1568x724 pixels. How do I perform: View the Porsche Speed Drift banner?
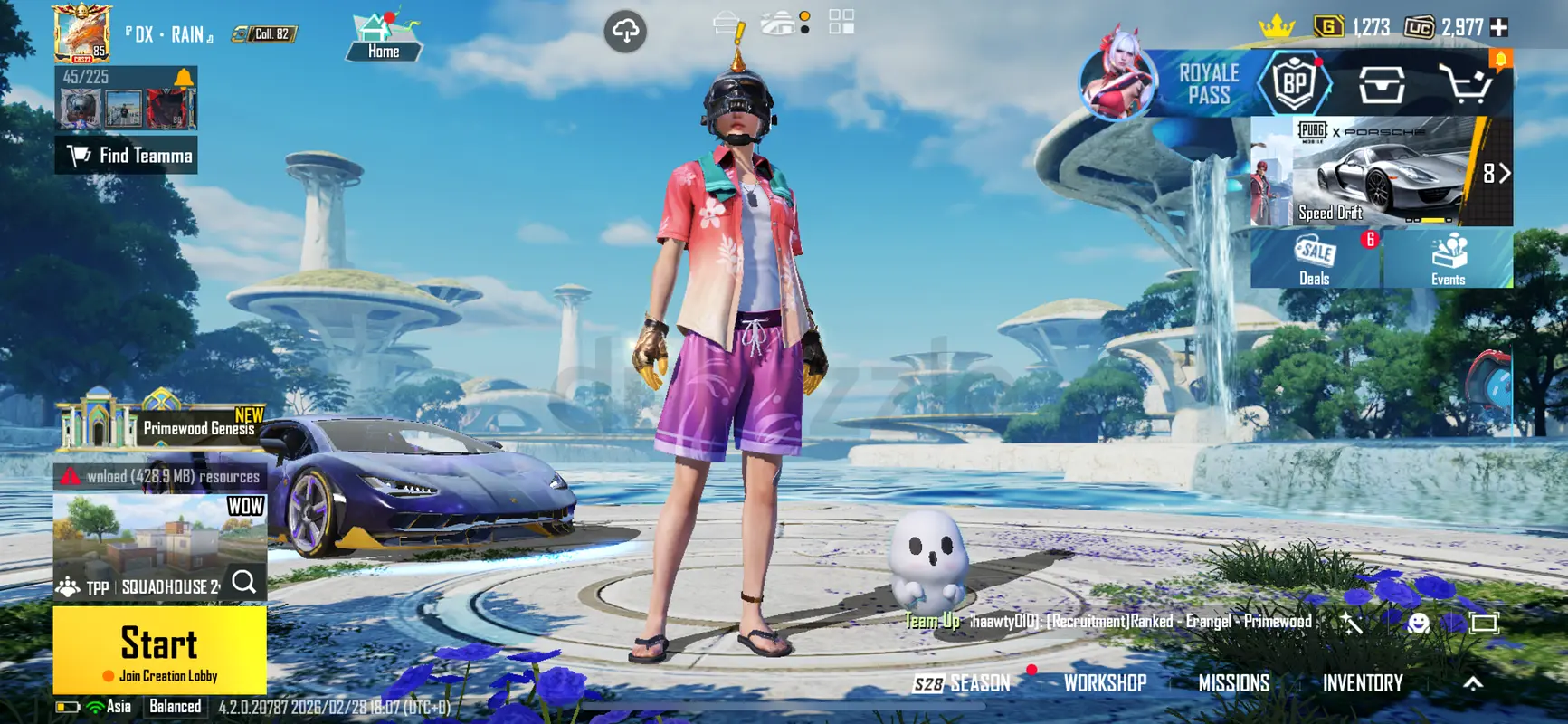click(x=1380, y=171)
